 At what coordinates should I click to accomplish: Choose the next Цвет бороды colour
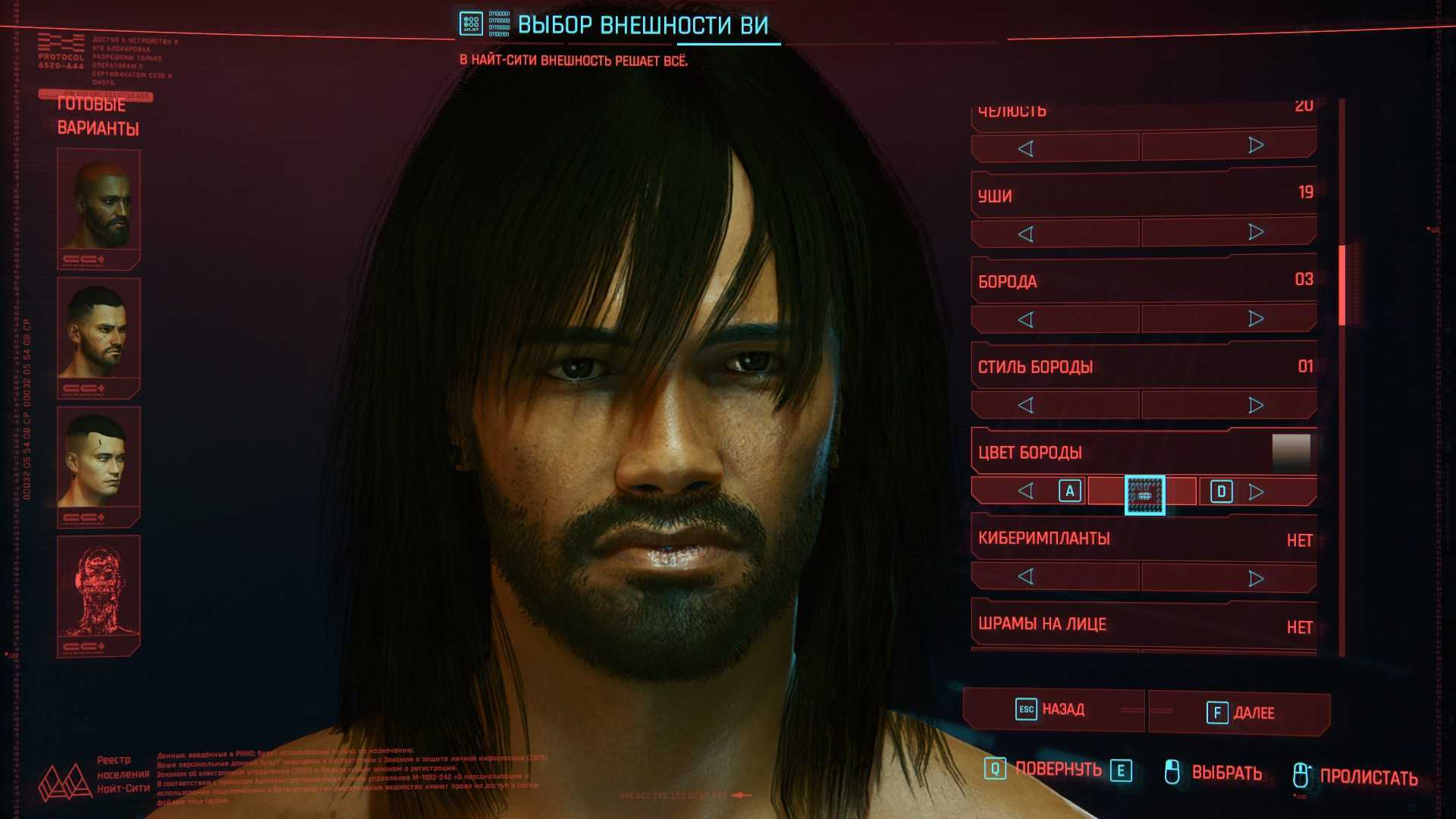coord(1256,491)
